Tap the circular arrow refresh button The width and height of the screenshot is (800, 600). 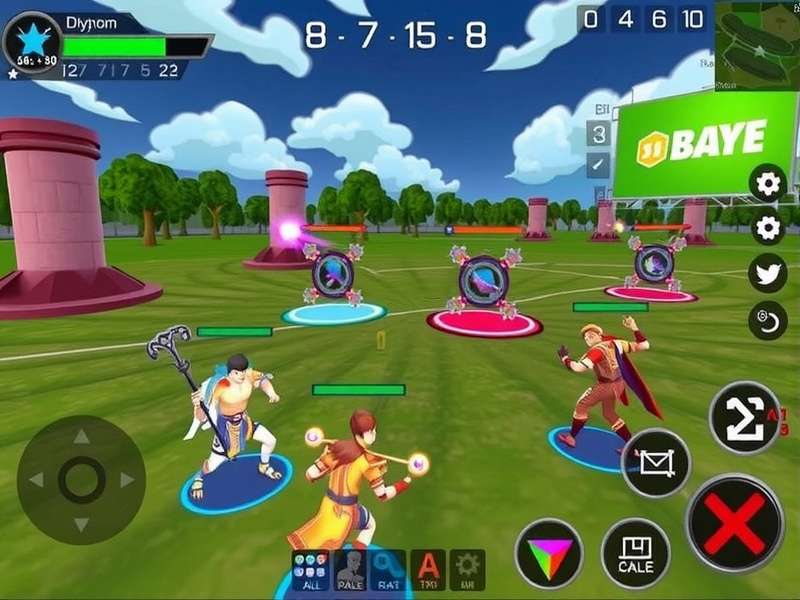coord(768,320)
